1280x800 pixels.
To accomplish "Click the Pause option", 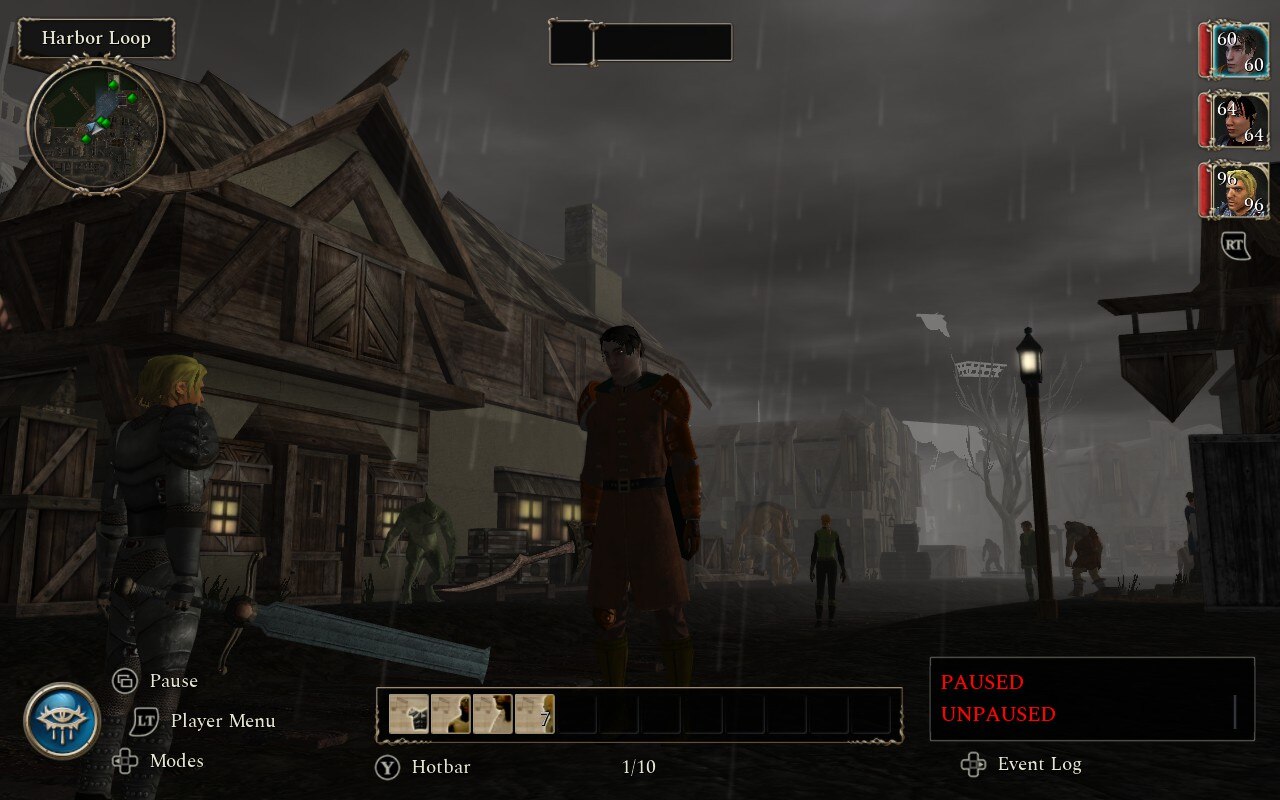I will coord(172,681).
